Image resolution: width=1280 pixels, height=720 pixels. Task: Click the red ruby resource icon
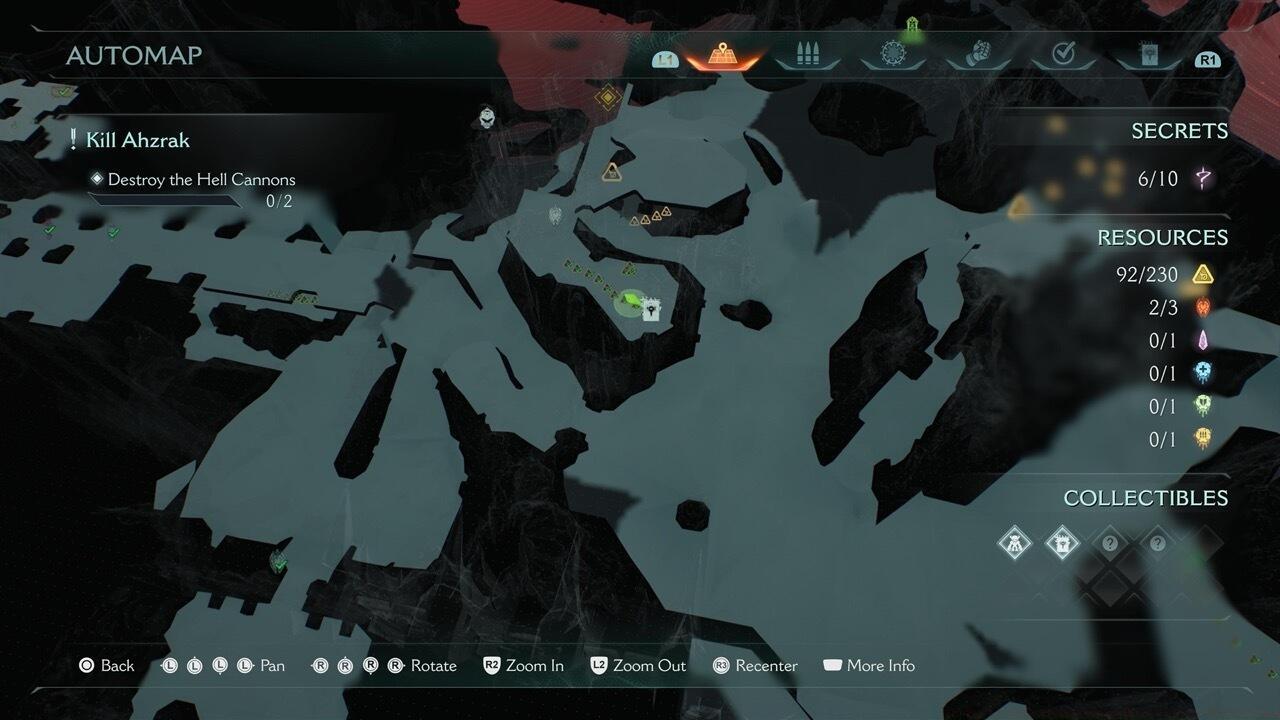click(1203, 308)
